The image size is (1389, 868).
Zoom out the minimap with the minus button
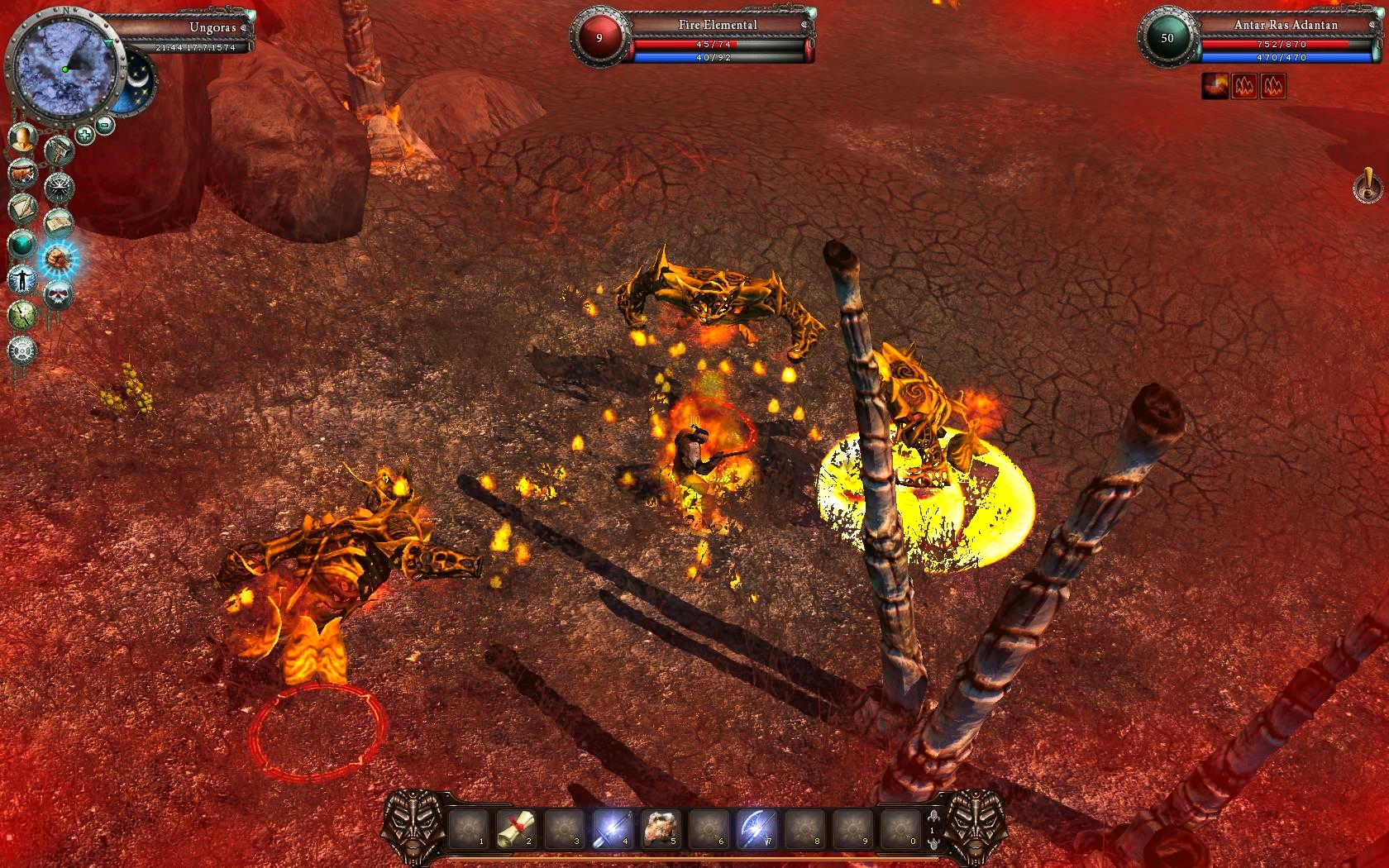click(105, 126)
